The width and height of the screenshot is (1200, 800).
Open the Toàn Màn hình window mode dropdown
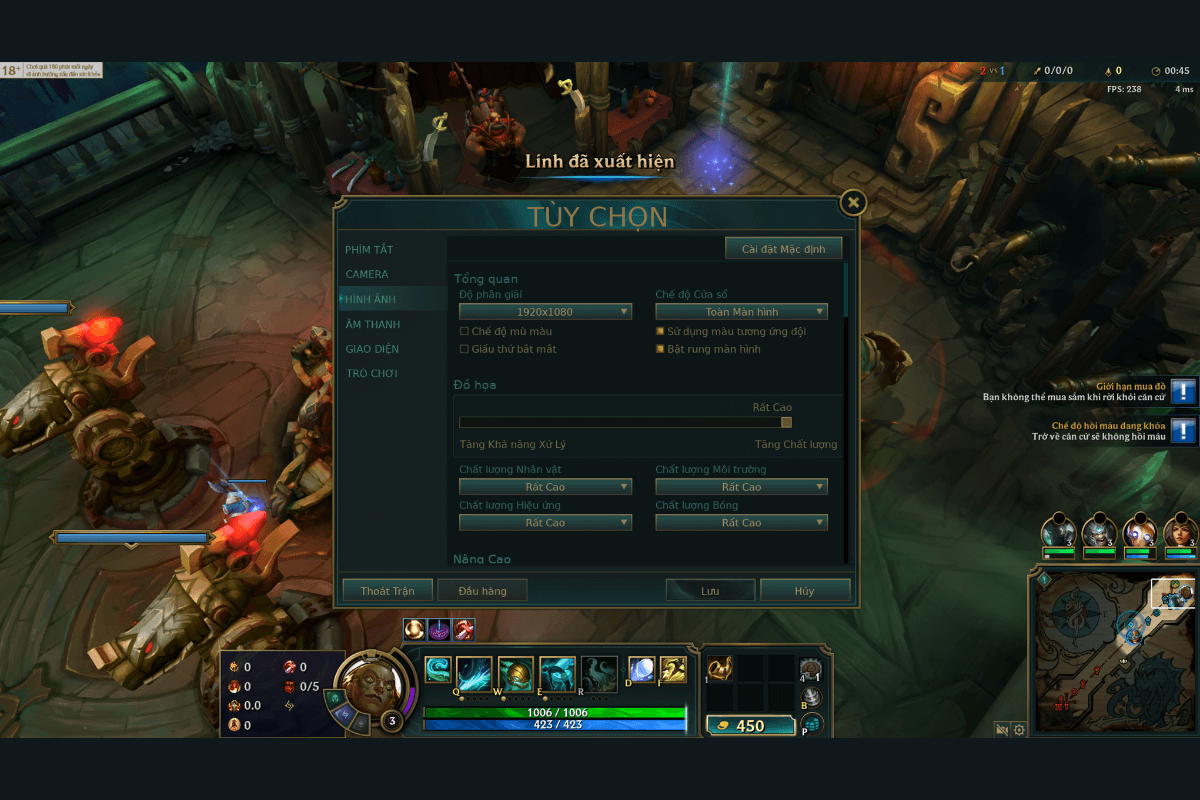tap(741, 312)
